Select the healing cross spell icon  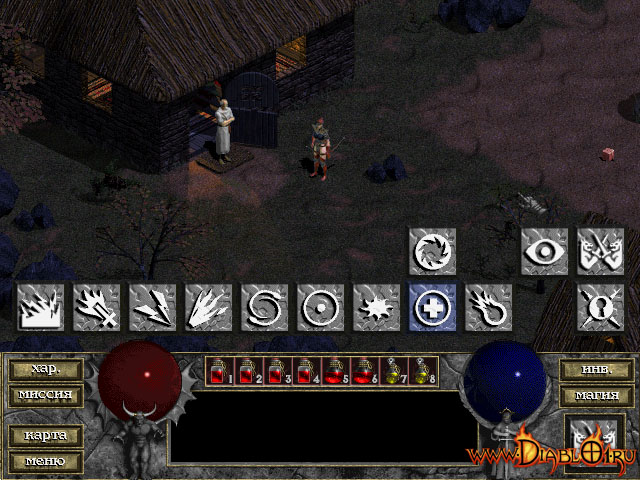(432, 307)
